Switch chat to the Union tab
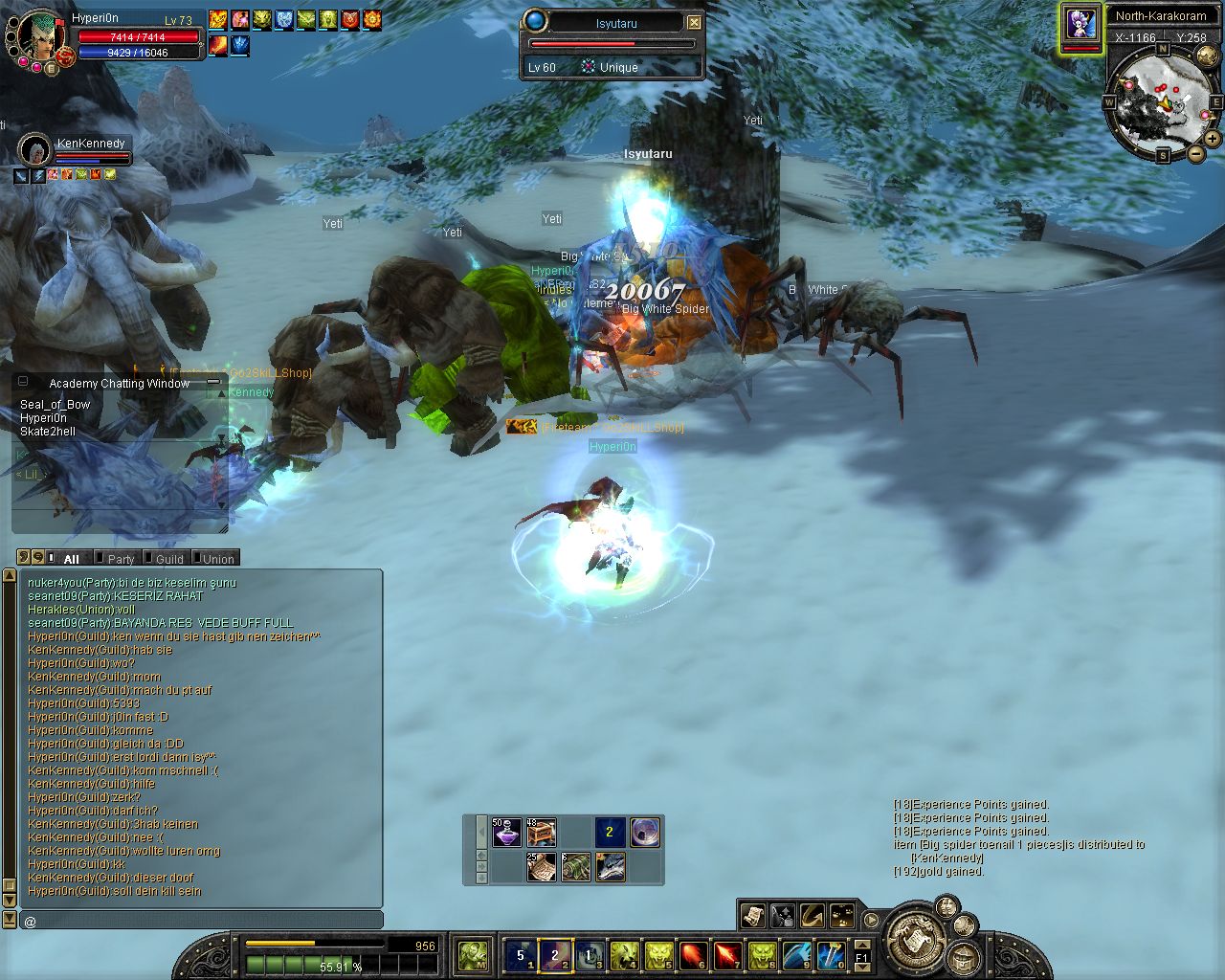This screenshot has width=1225, height=980. [217, 559]
